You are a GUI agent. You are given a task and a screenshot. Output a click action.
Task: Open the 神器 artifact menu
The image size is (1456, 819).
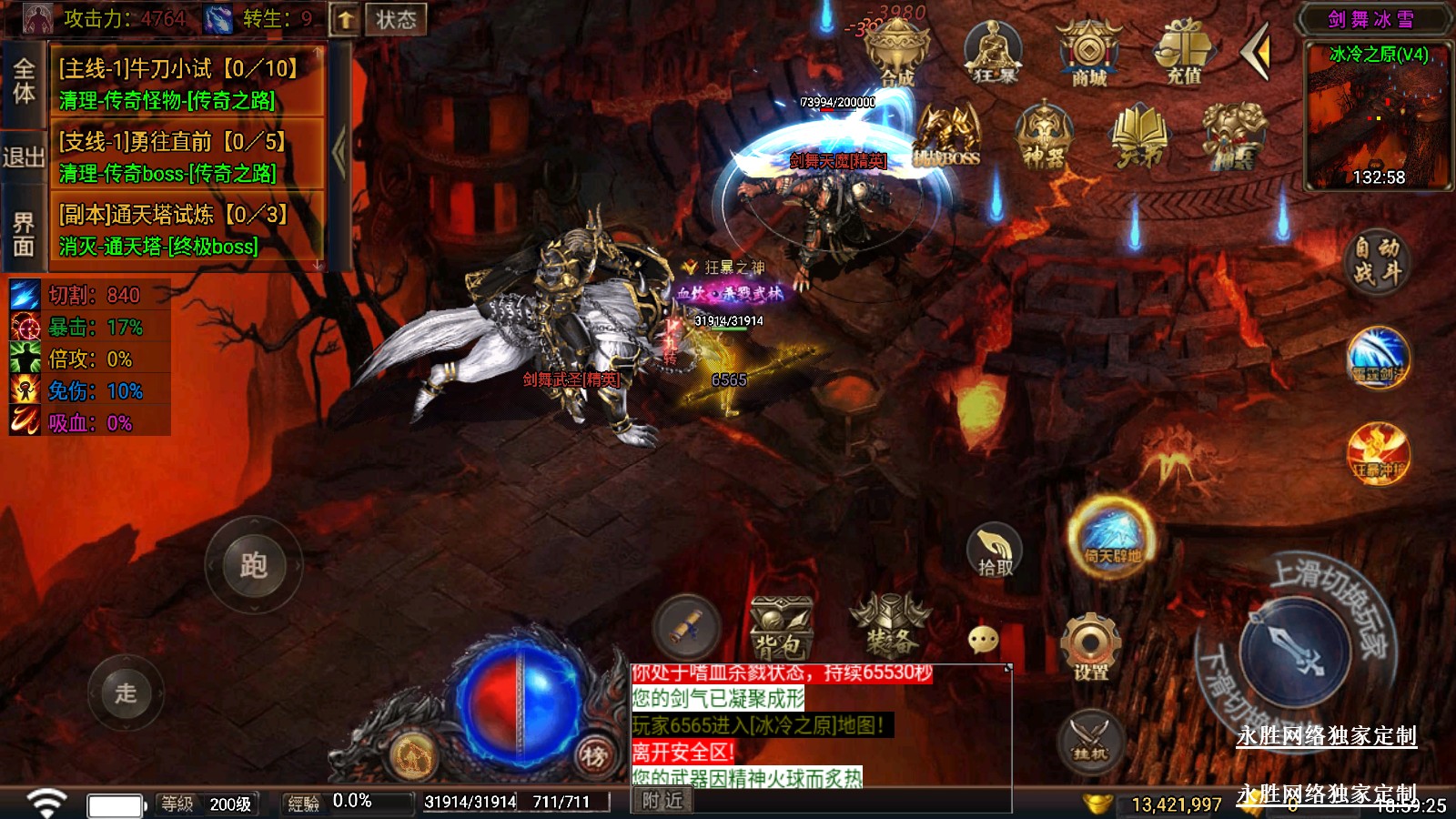coord(1044,136)
